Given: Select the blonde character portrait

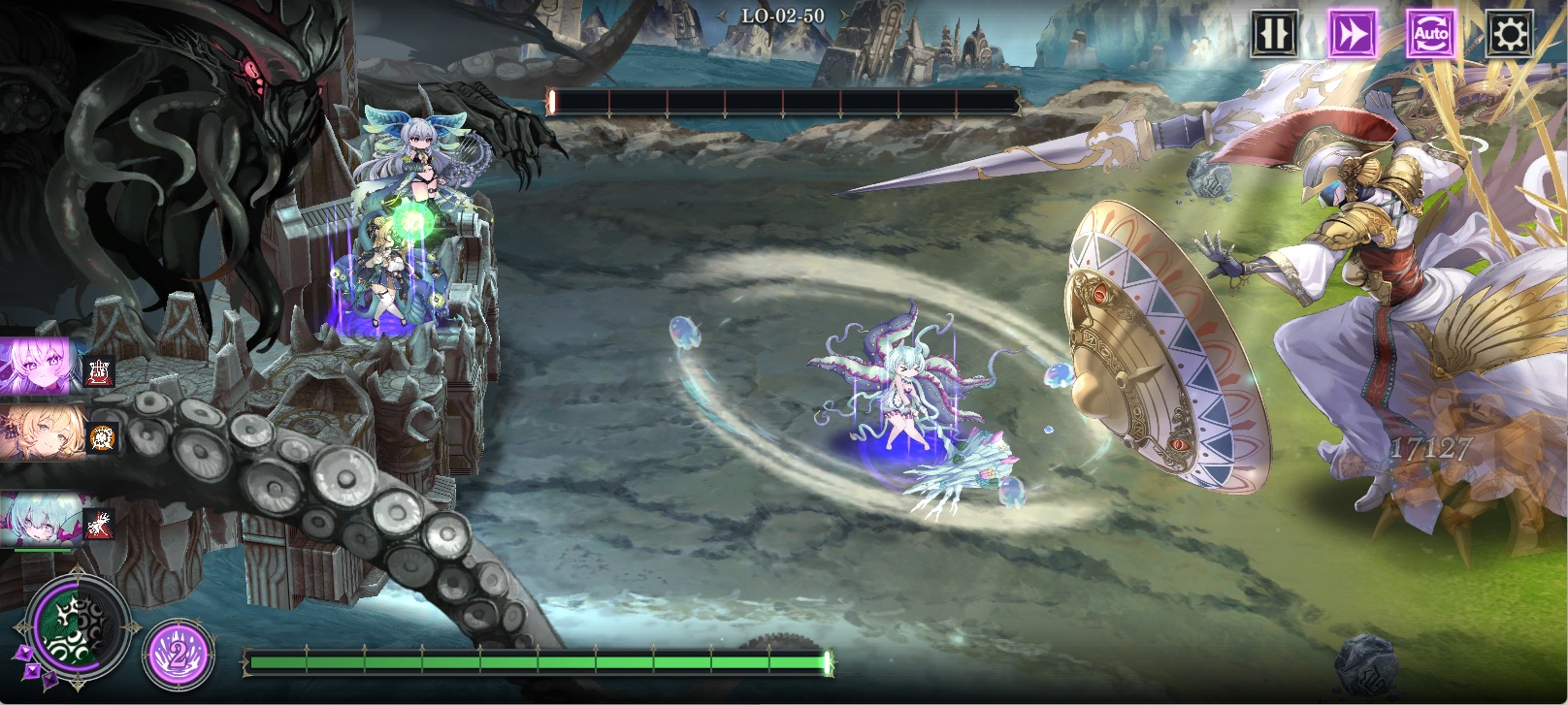Looking at the screenshot, I should coord(39,433).
